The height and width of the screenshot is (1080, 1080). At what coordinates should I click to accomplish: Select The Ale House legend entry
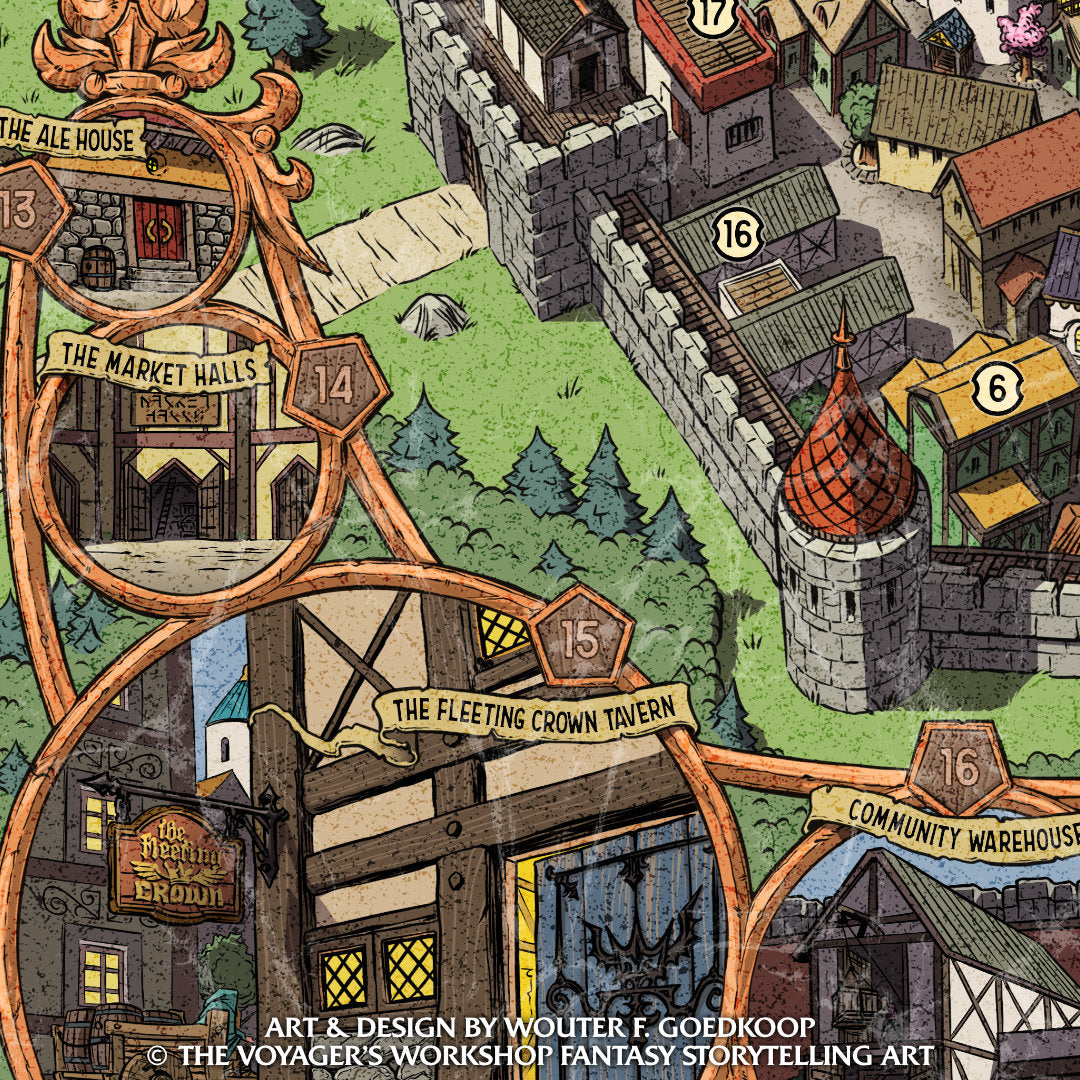coord(70,137)
